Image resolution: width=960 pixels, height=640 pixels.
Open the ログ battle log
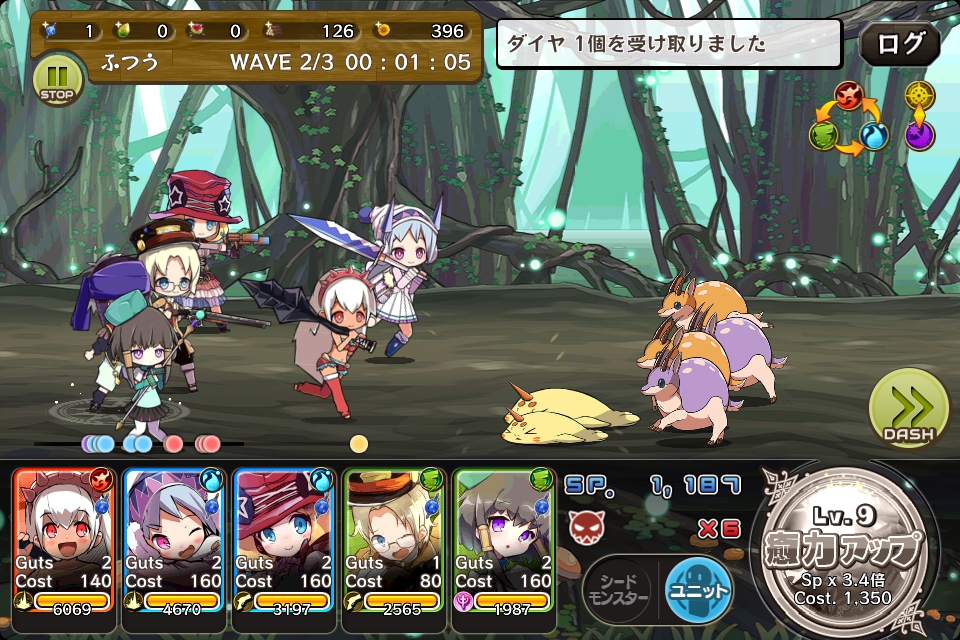[x=899, y=43]
